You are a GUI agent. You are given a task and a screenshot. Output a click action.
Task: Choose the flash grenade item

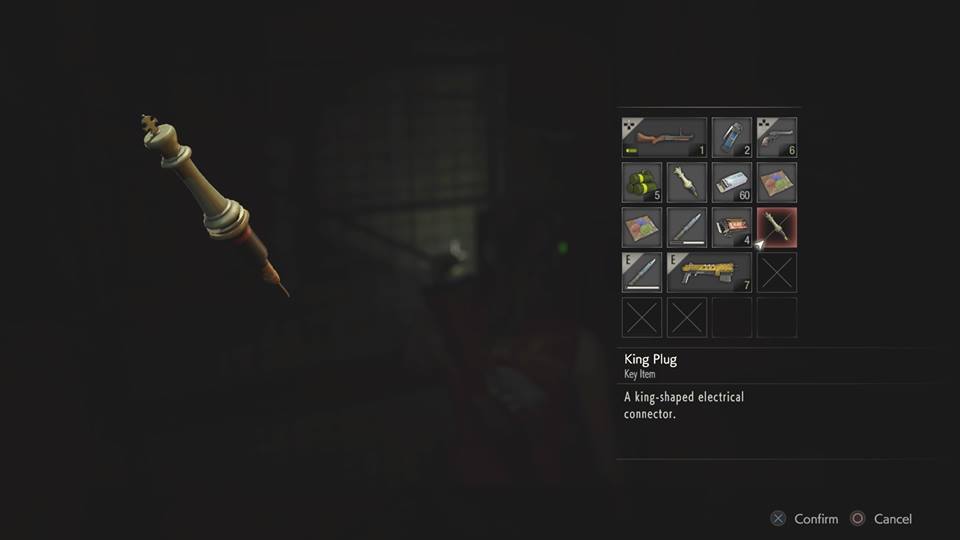pos(731,137)
